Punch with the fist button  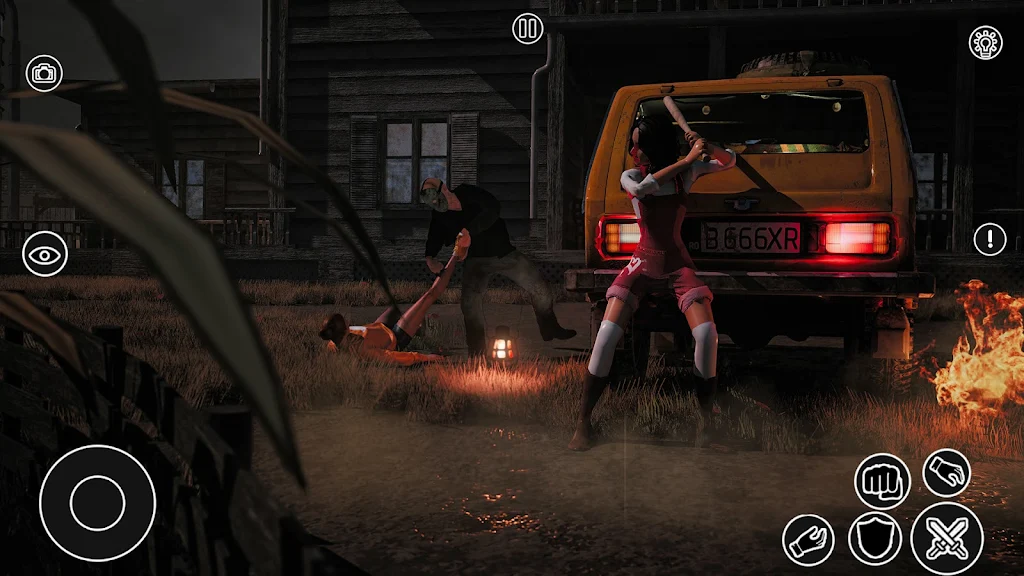tap(882, 481)
